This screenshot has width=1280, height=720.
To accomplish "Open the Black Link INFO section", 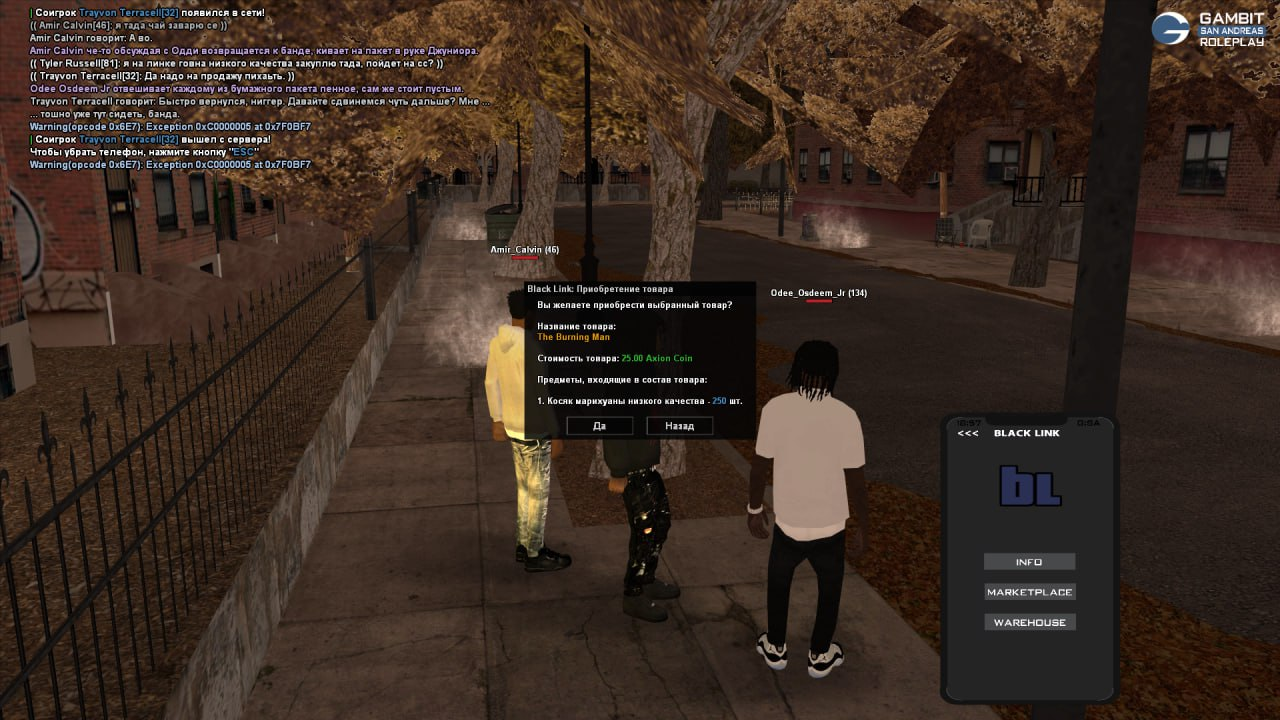I will pos(1029,562).
